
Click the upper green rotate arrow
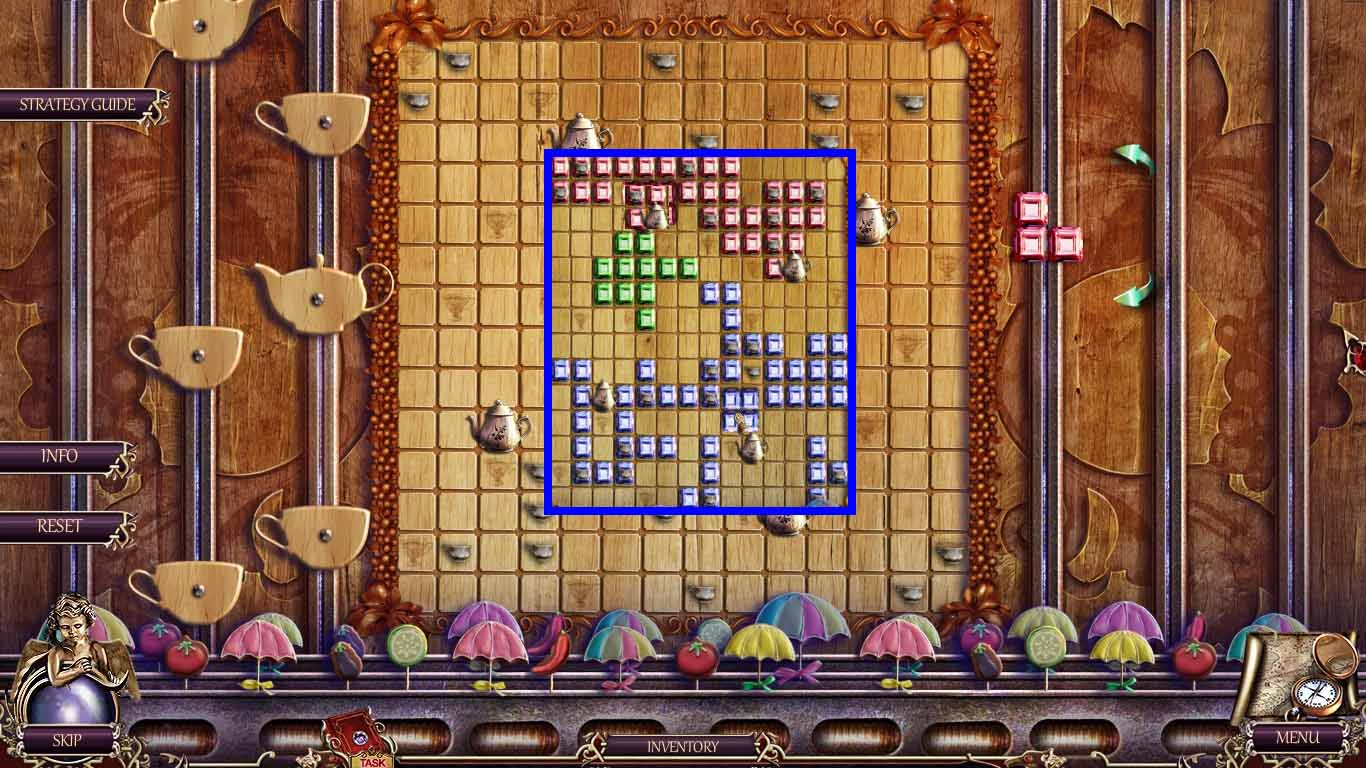click(x=1132, y=157)
